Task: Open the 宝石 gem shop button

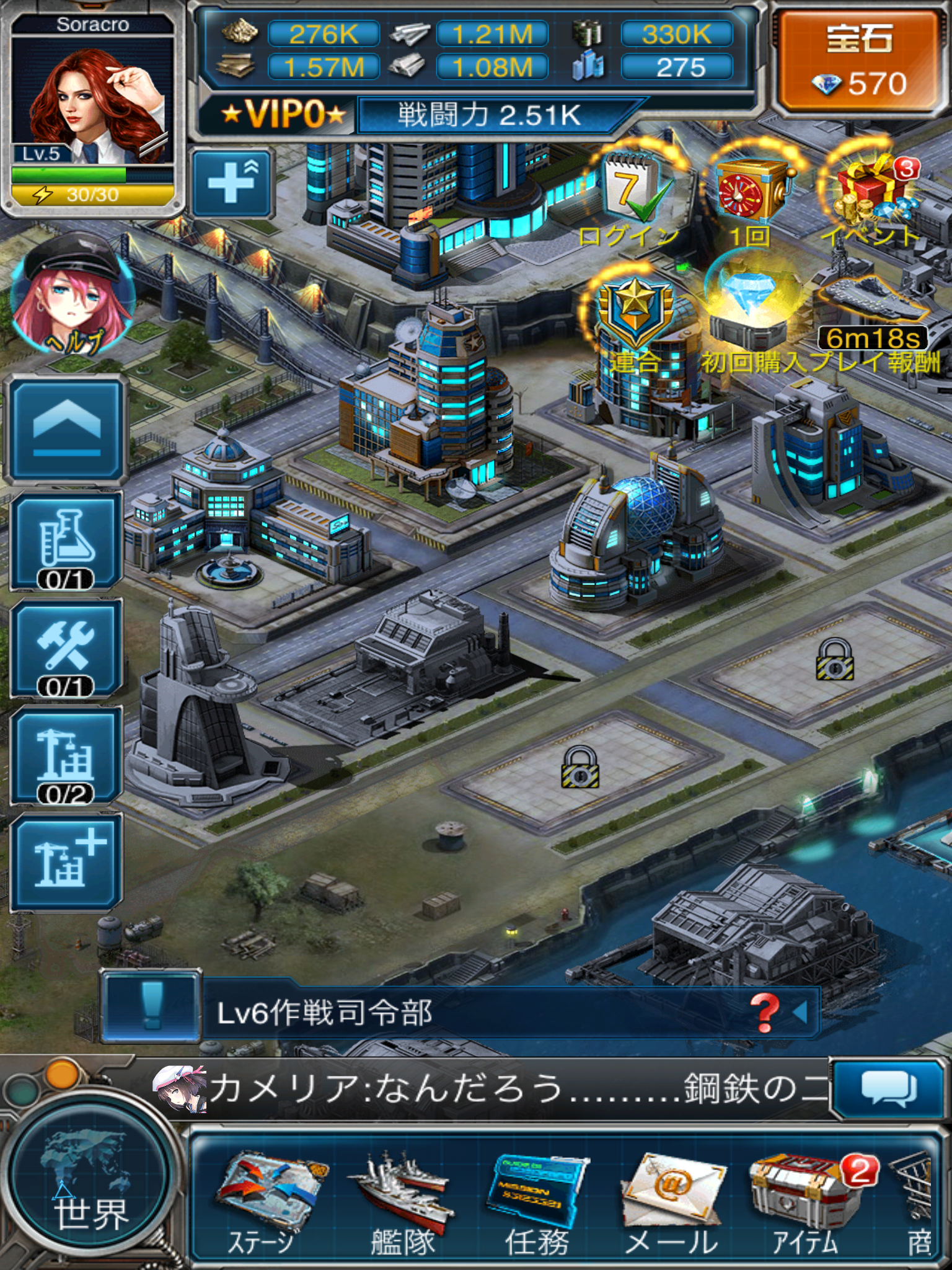Action: tap(860, 62)
